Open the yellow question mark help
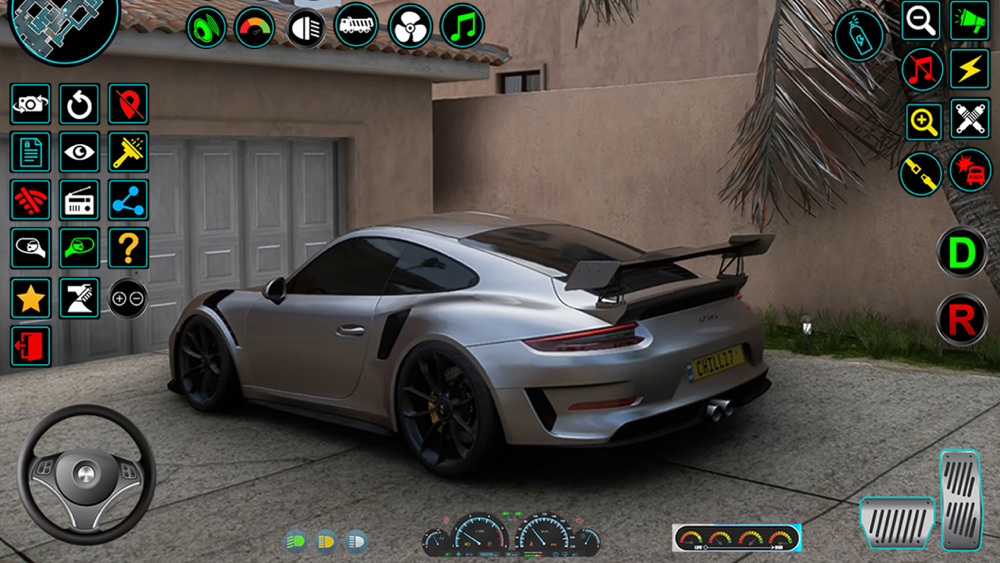Viewport: 1000px width, 563px height. click(128, 248)
